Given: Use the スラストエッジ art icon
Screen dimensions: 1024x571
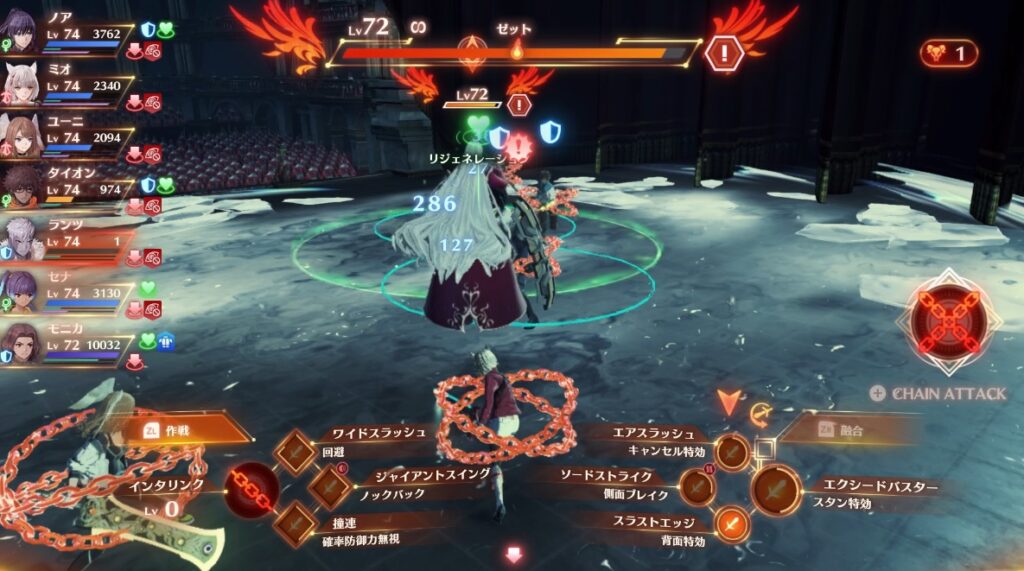Looking at the screenshot, I should (732, 524).
